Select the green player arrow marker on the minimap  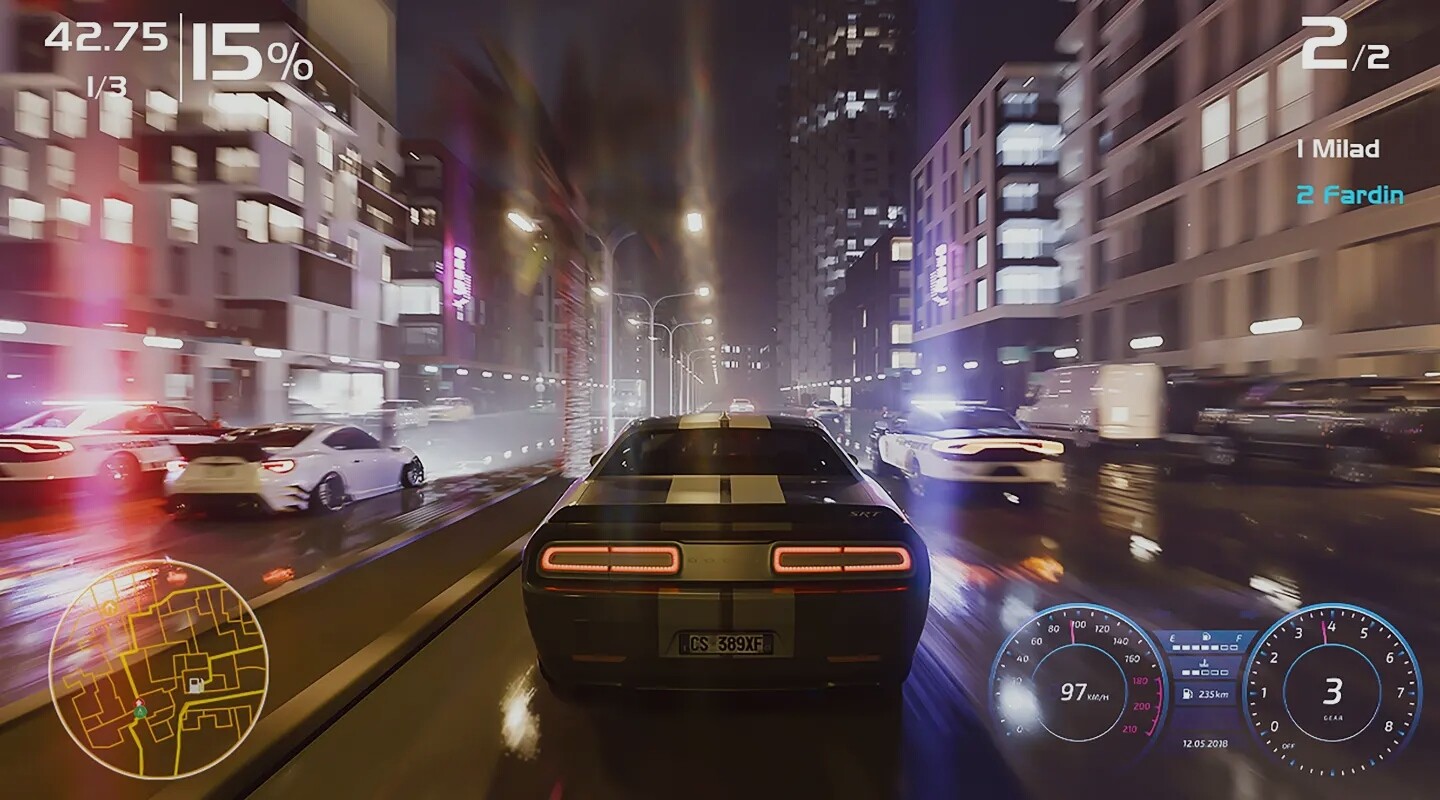[x=139, y=711]
